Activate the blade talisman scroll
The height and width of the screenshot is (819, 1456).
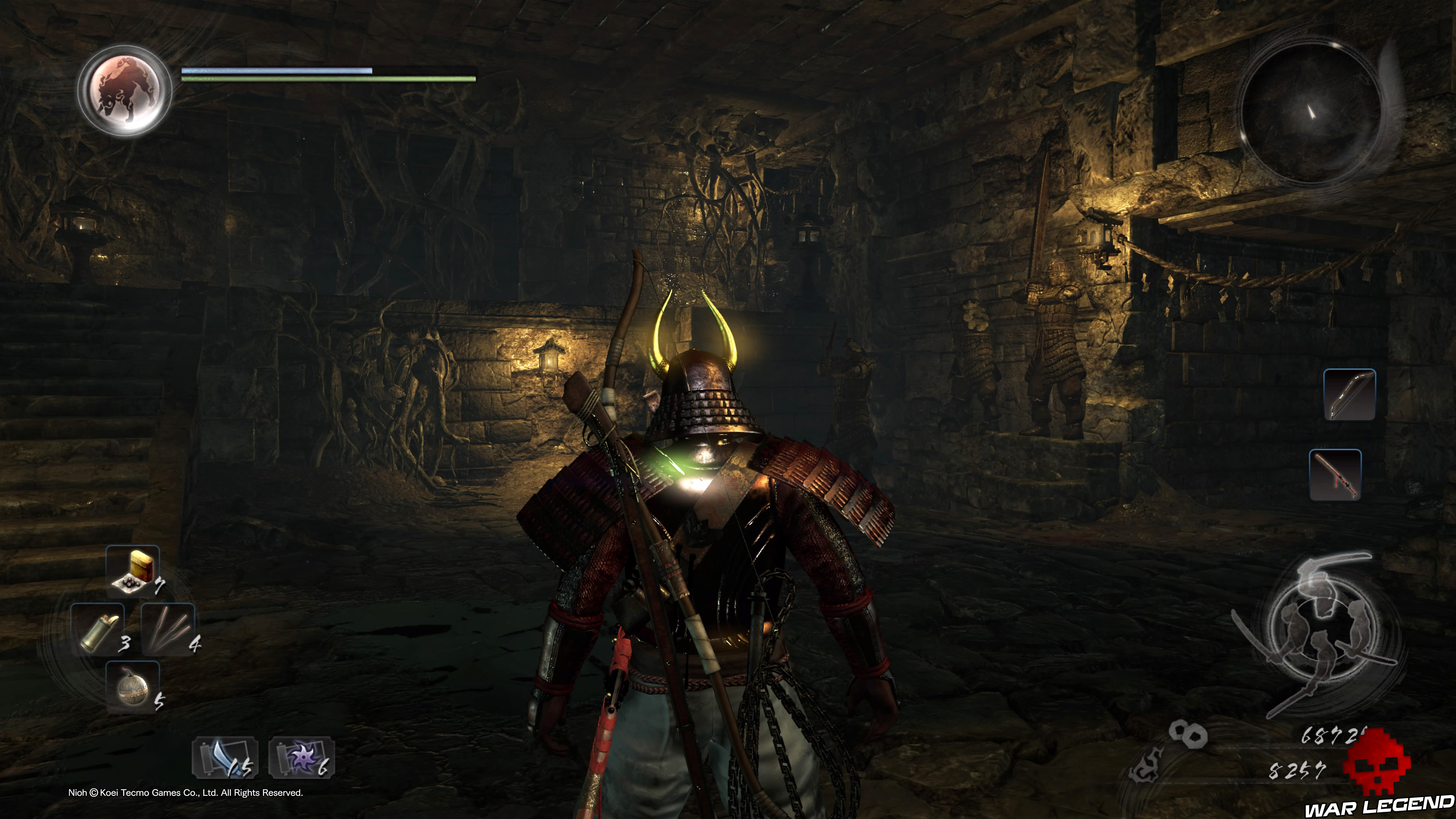225,758
